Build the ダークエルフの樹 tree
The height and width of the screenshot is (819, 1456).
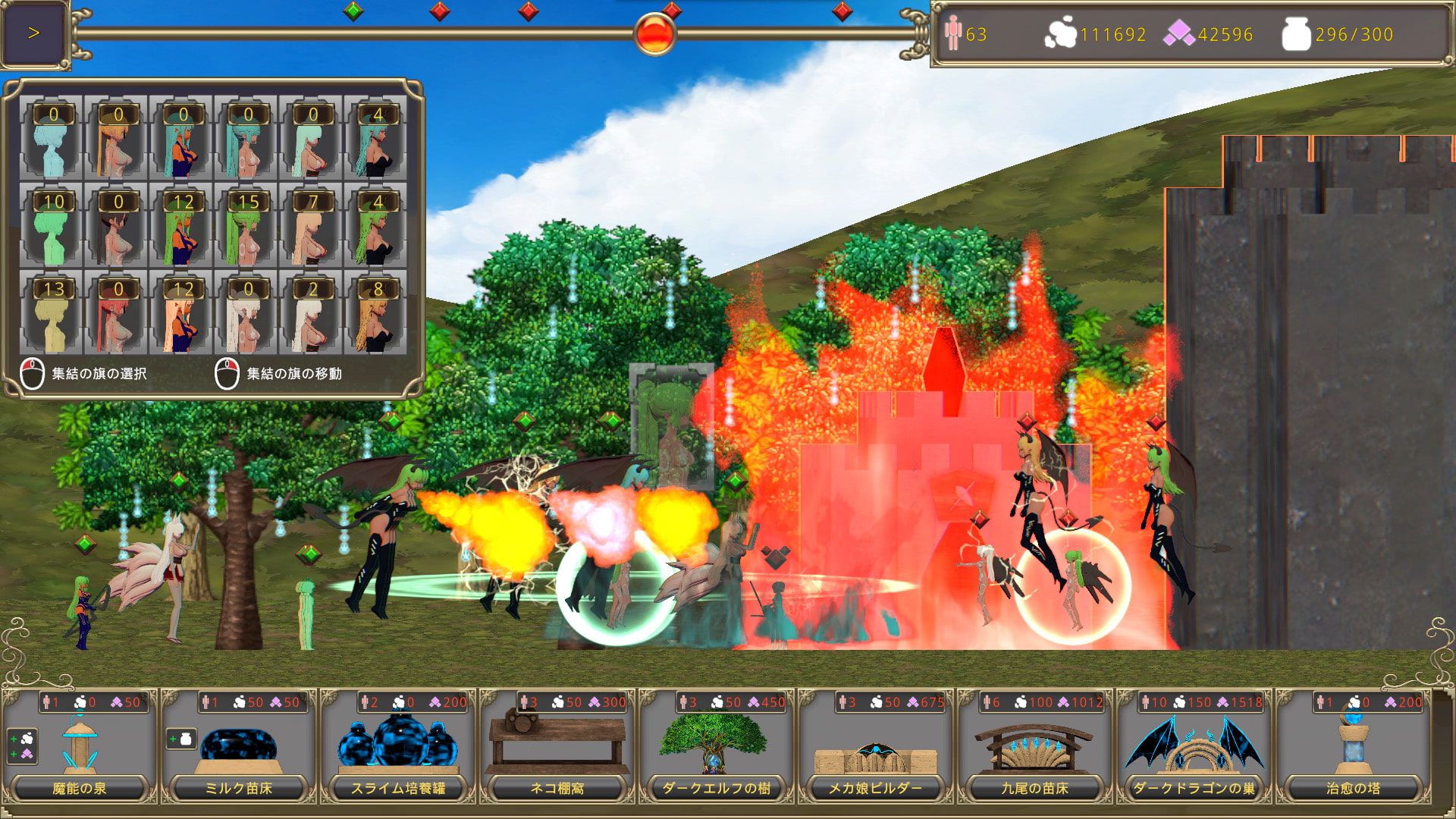click(x=717, y=747)
